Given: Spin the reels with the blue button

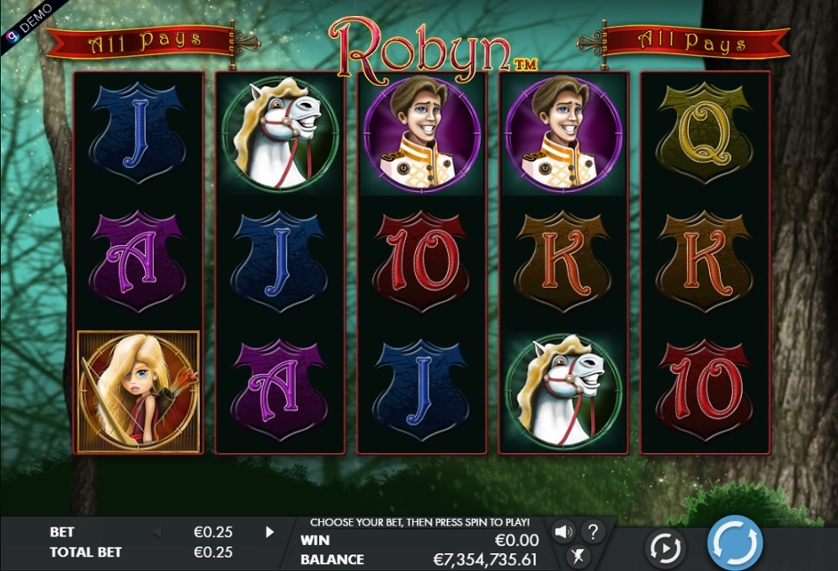Looking at the screenshot, I should tap(735, 543).
